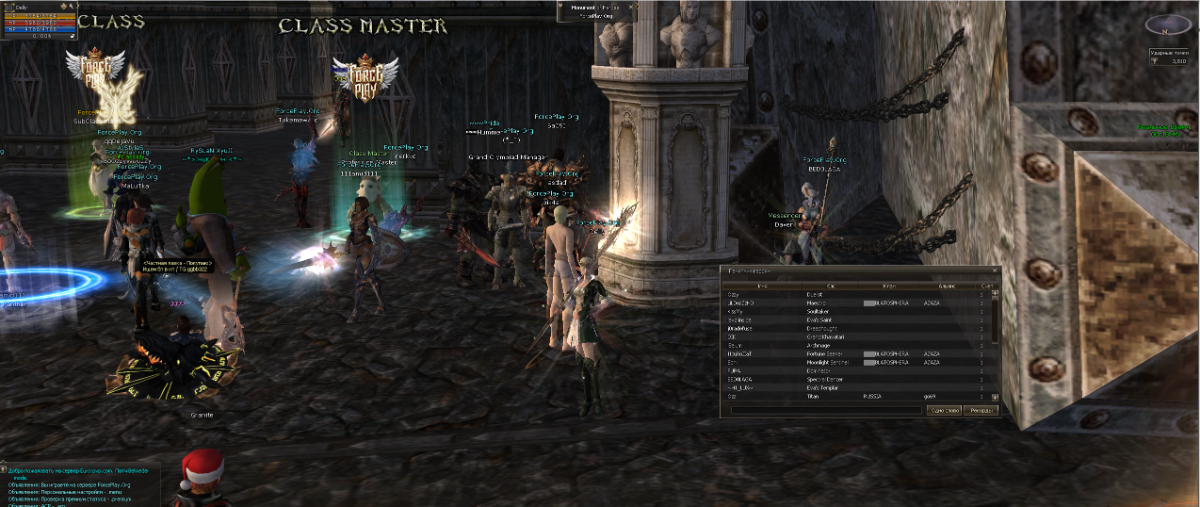Click the left button beside the search field
Image resolution: width=1200 pixels, height=507 pixels.
tap(945, 410)
